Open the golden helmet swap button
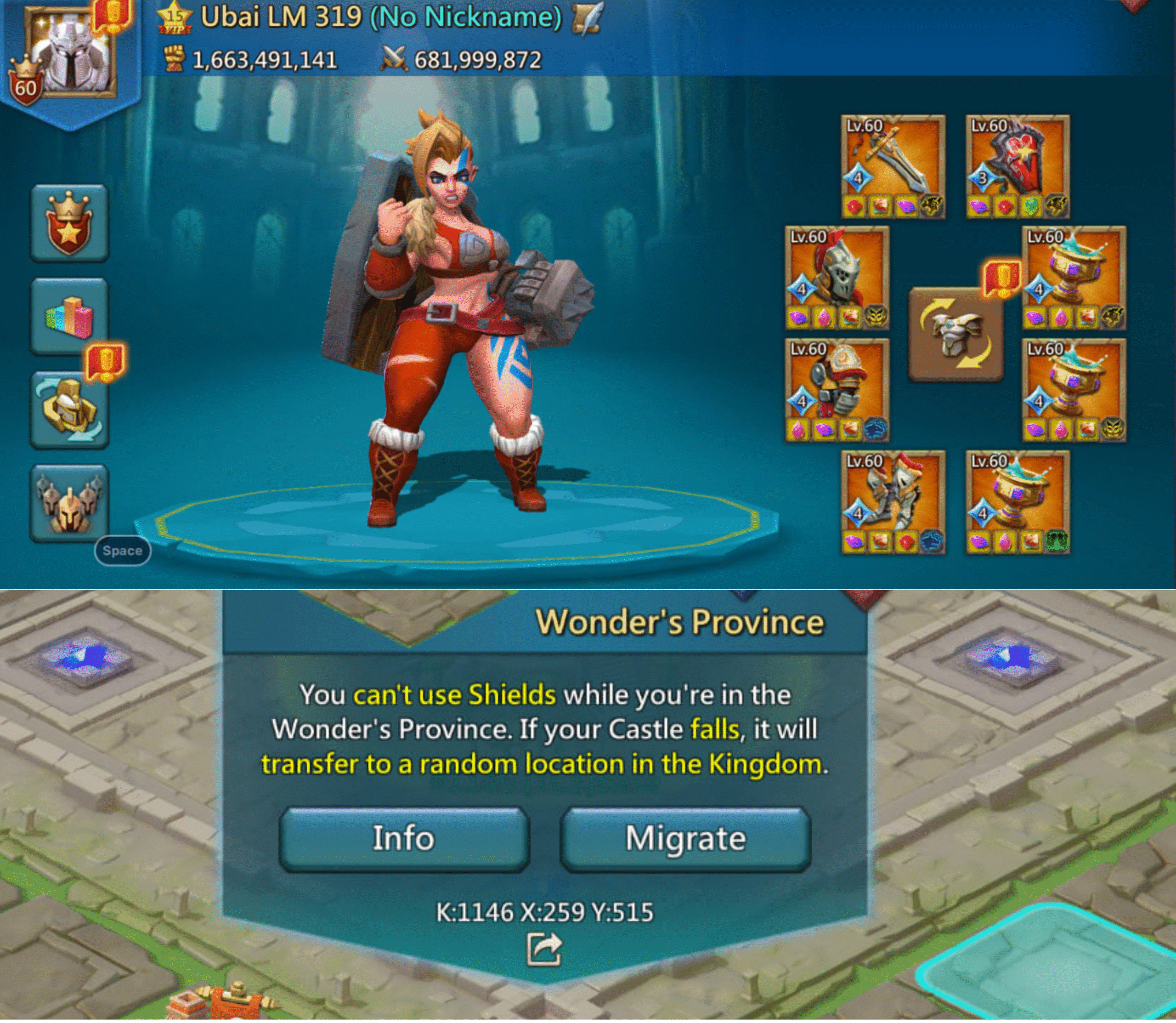The image size is (1176, 1023). (69, 410)
